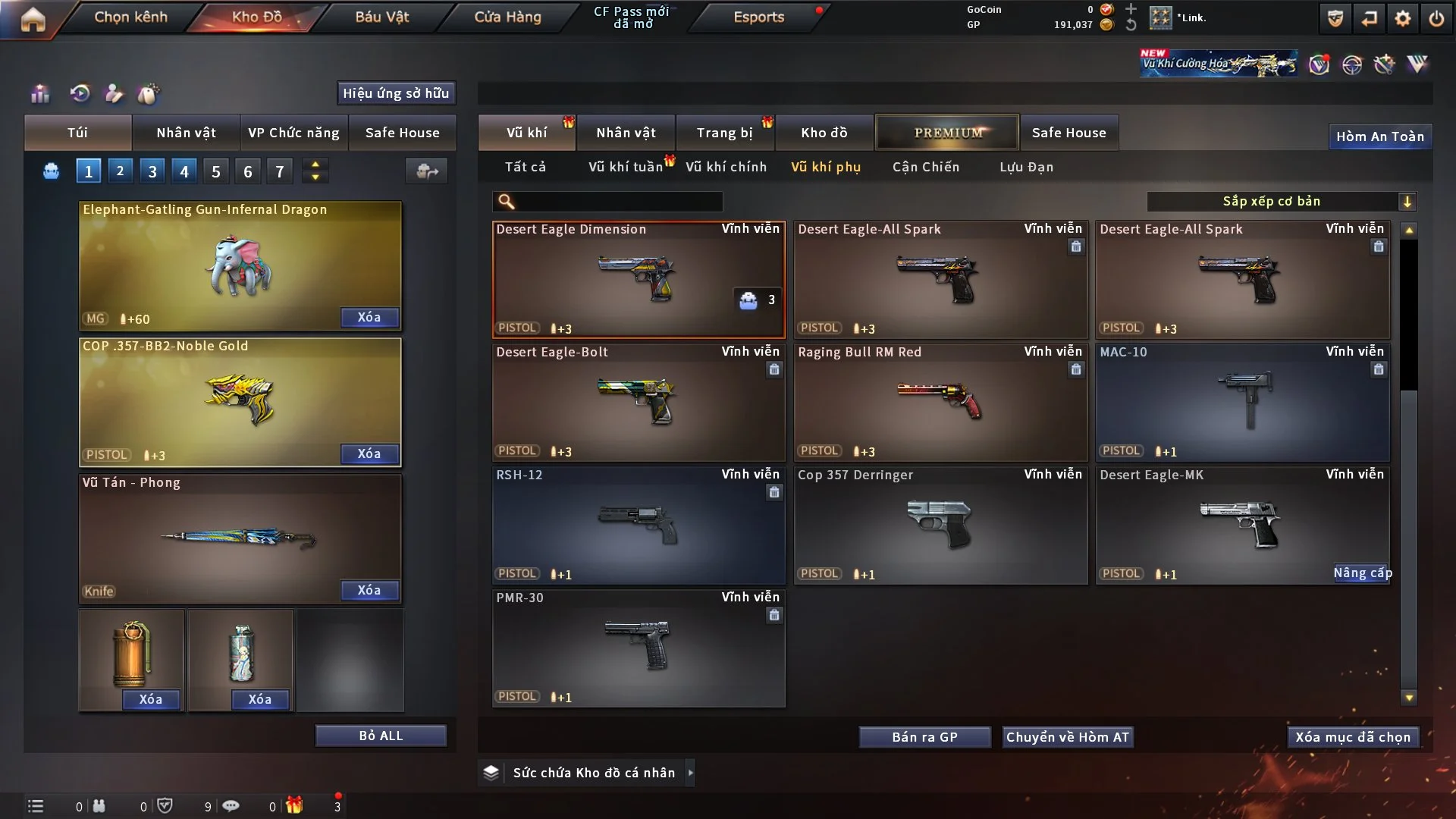The width and height of the screenshot is (1456, 819).
Task: Show the Cận Chiến melee category
Action: pyautogui.click(x=925, y=167)
